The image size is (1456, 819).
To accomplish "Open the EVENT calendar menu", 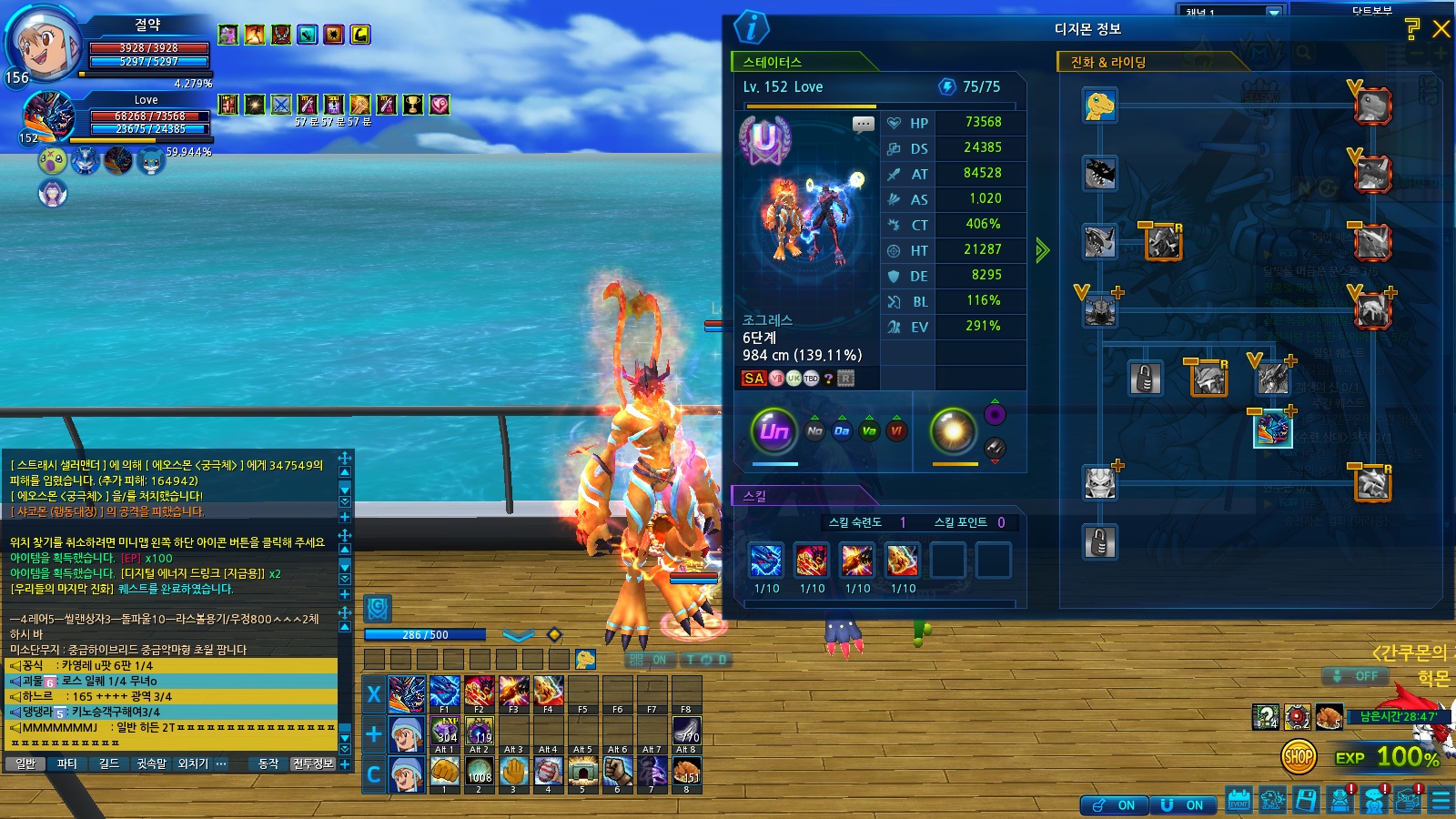I will coord(1239,800).
